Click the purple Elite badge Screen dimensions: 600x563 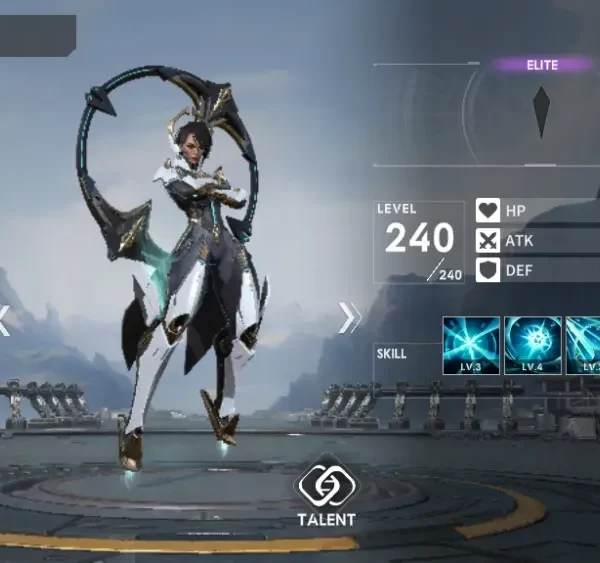(x=542, y=65)
